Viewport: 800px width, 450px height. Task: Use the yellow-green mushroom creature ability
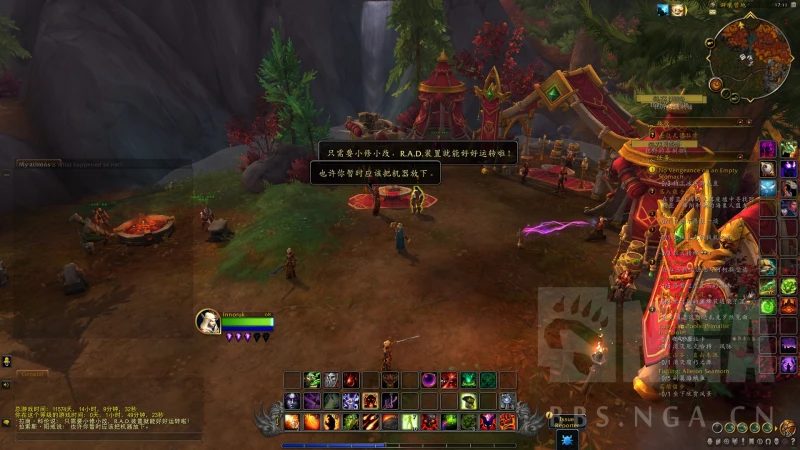pyautogui.click(x=468, y=401)
